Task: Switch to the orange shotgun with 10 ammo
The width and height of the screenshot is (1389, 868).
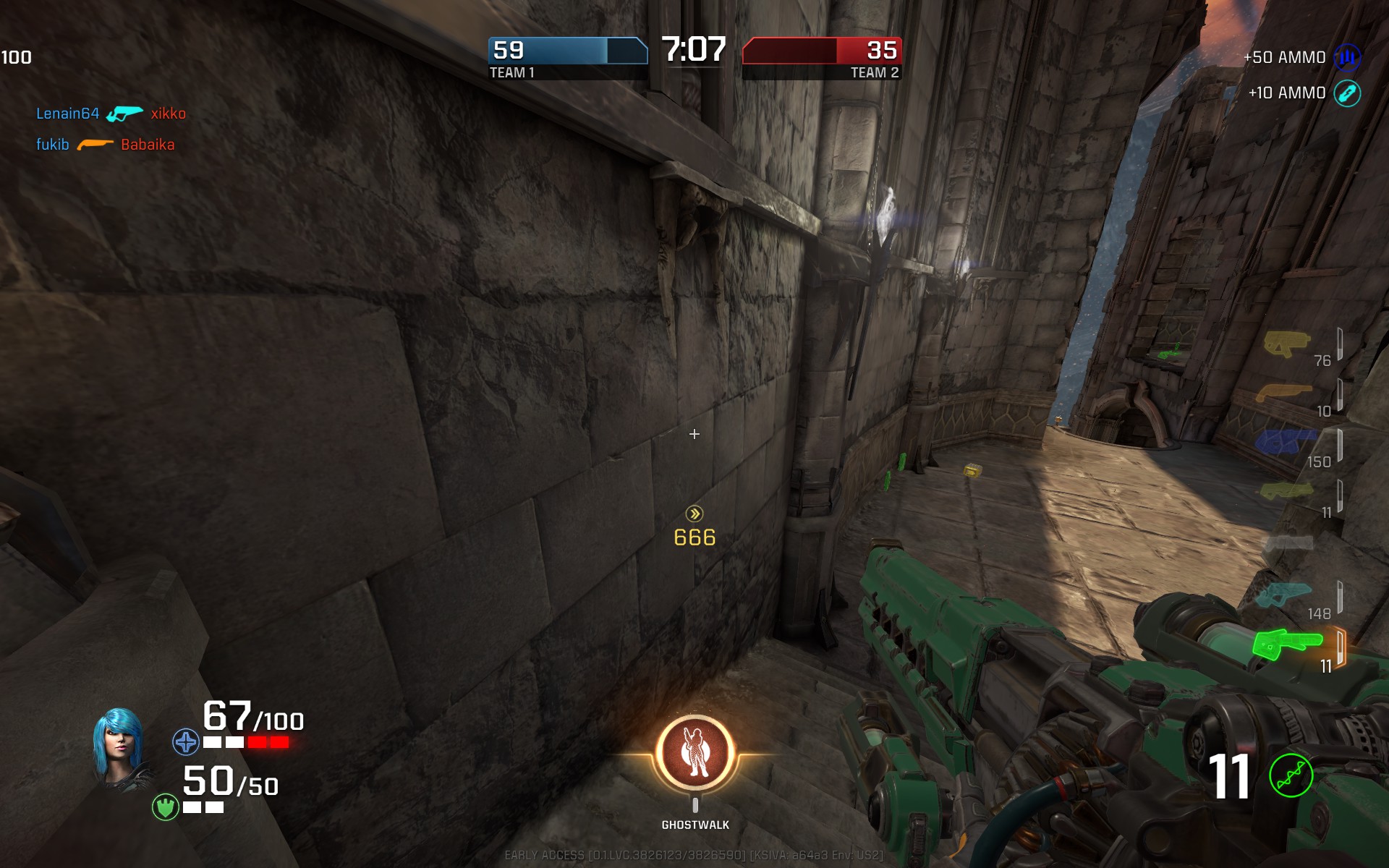Action: coord(1284,393)
